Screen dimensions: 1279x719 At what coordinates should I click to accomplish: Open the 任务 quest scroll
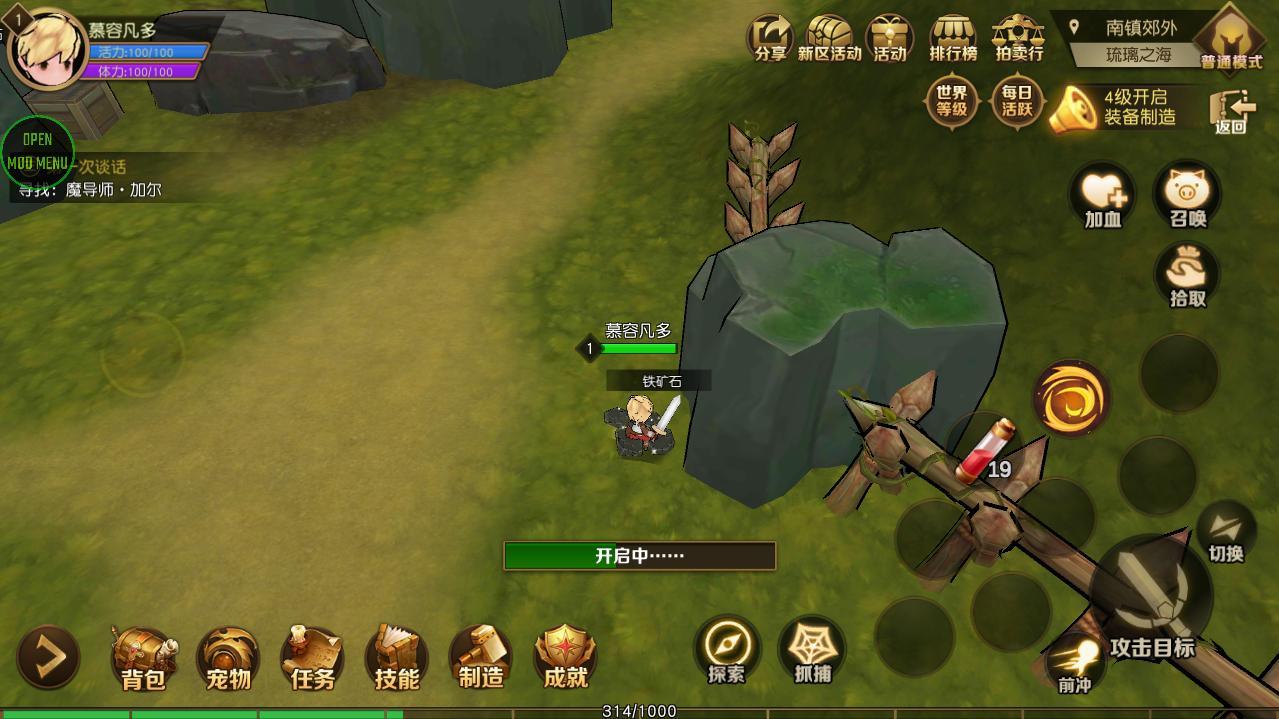pyautogui.click(x=312, y=657)
